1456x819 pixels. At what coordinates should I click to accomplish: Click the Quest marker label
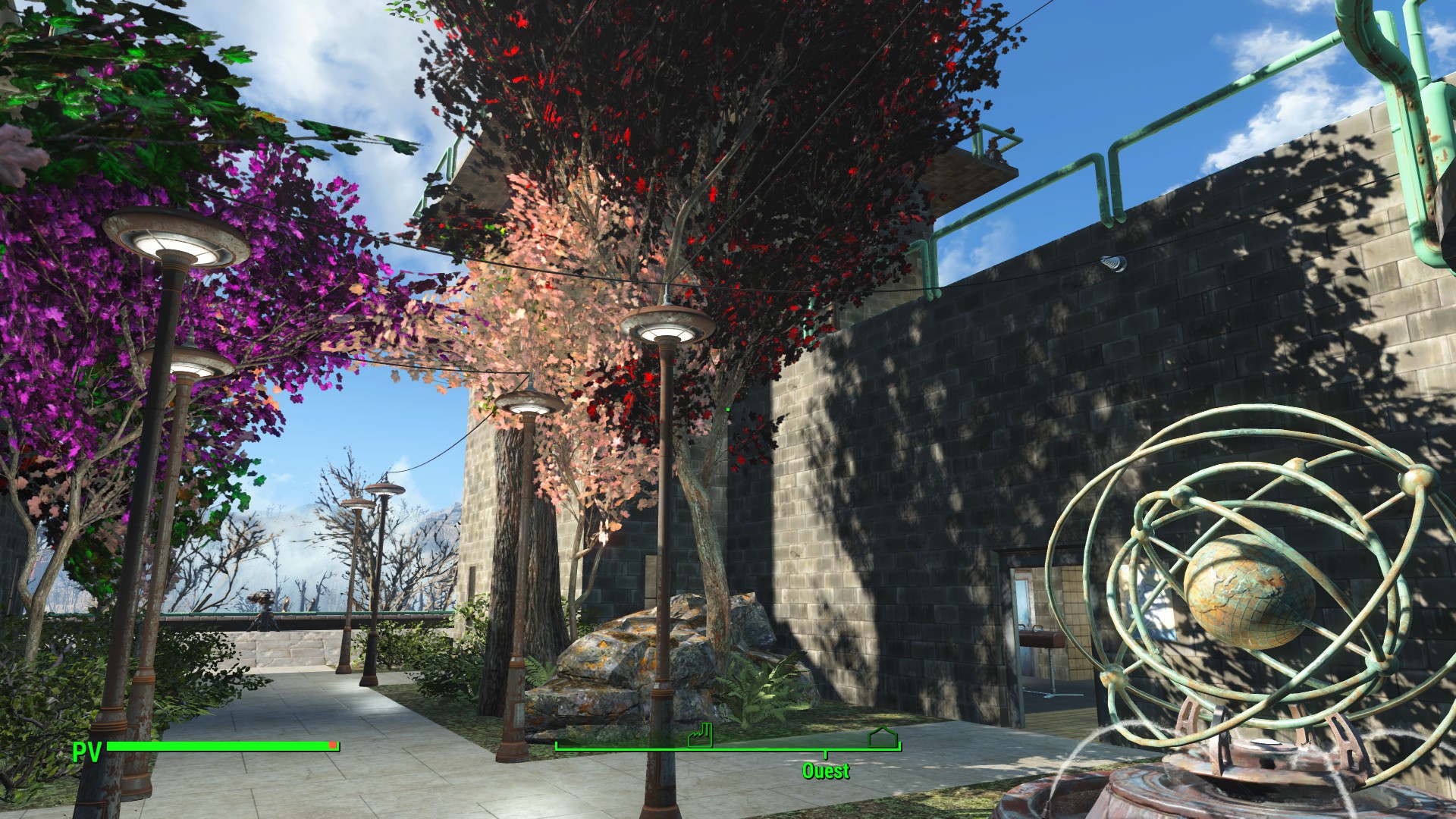click(826, 771)
